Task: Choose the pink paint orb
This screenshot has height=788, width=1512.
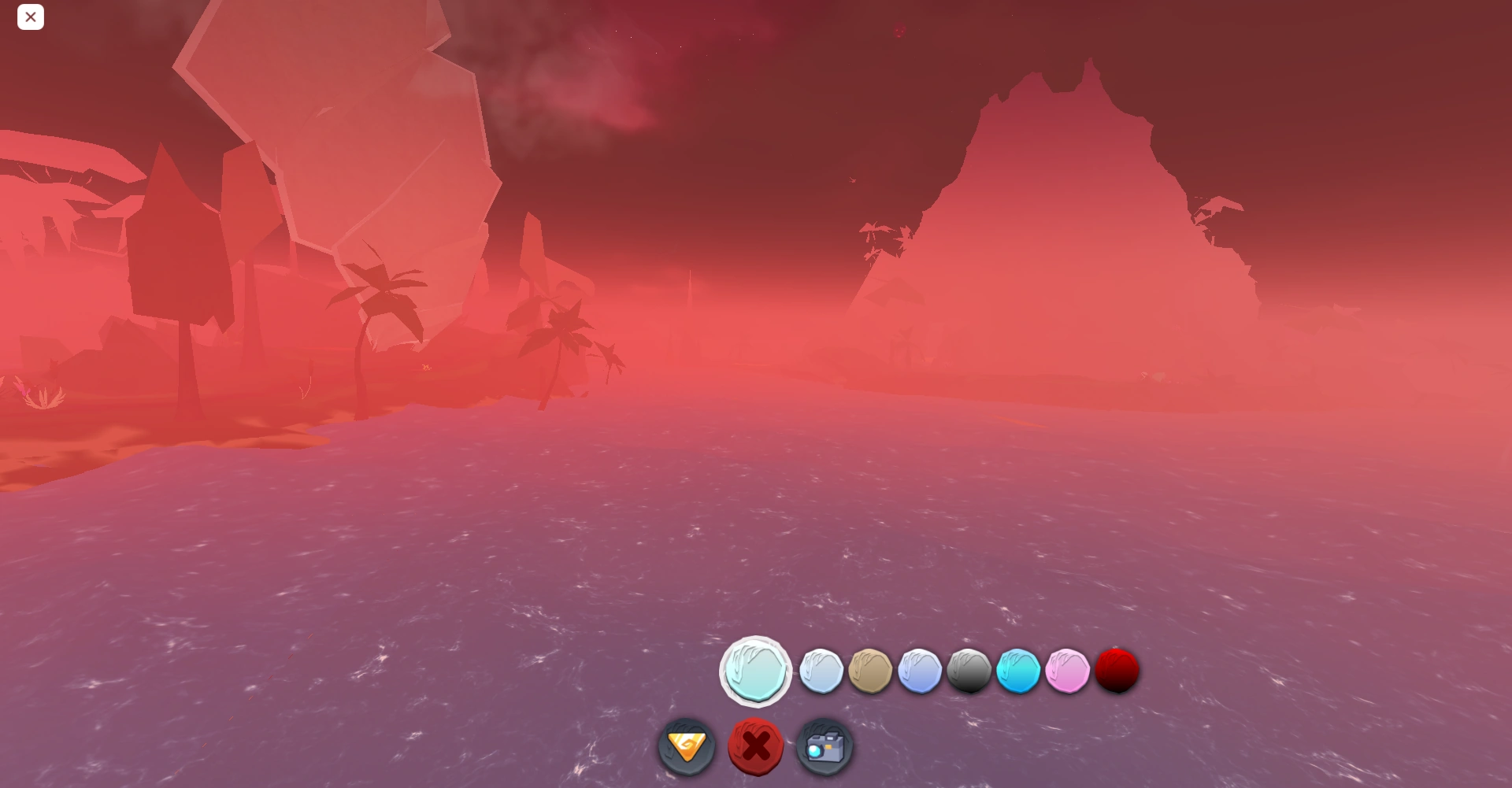Action: (1068, 671)
